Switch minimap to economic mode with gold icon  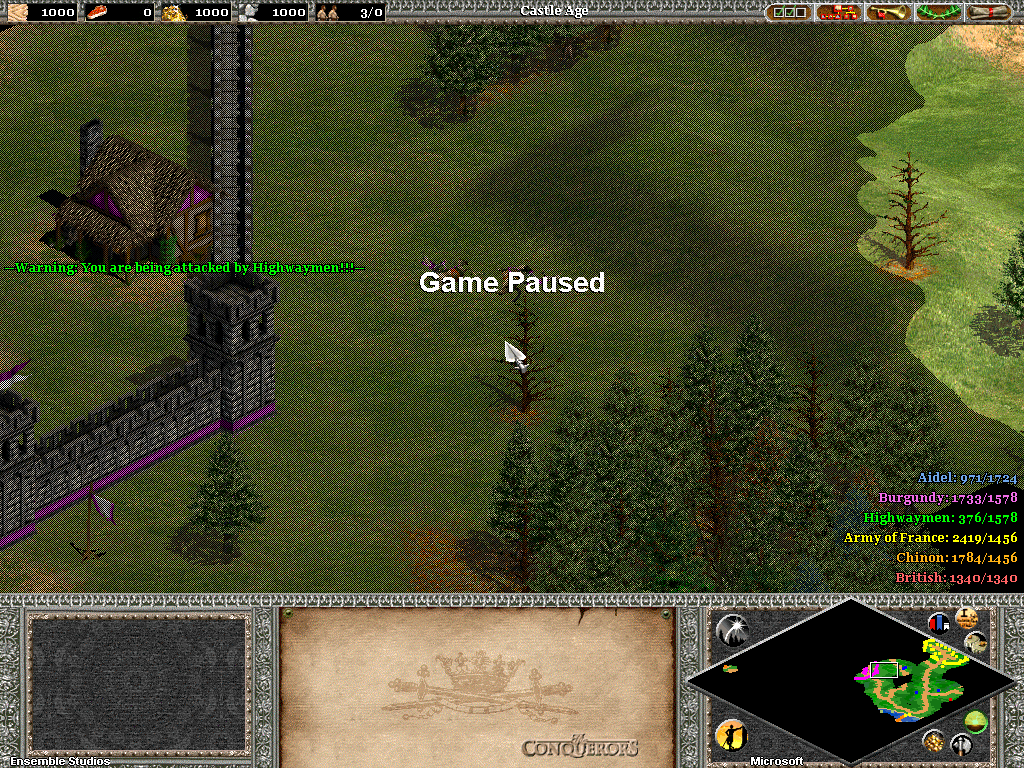tap(933, 741)
